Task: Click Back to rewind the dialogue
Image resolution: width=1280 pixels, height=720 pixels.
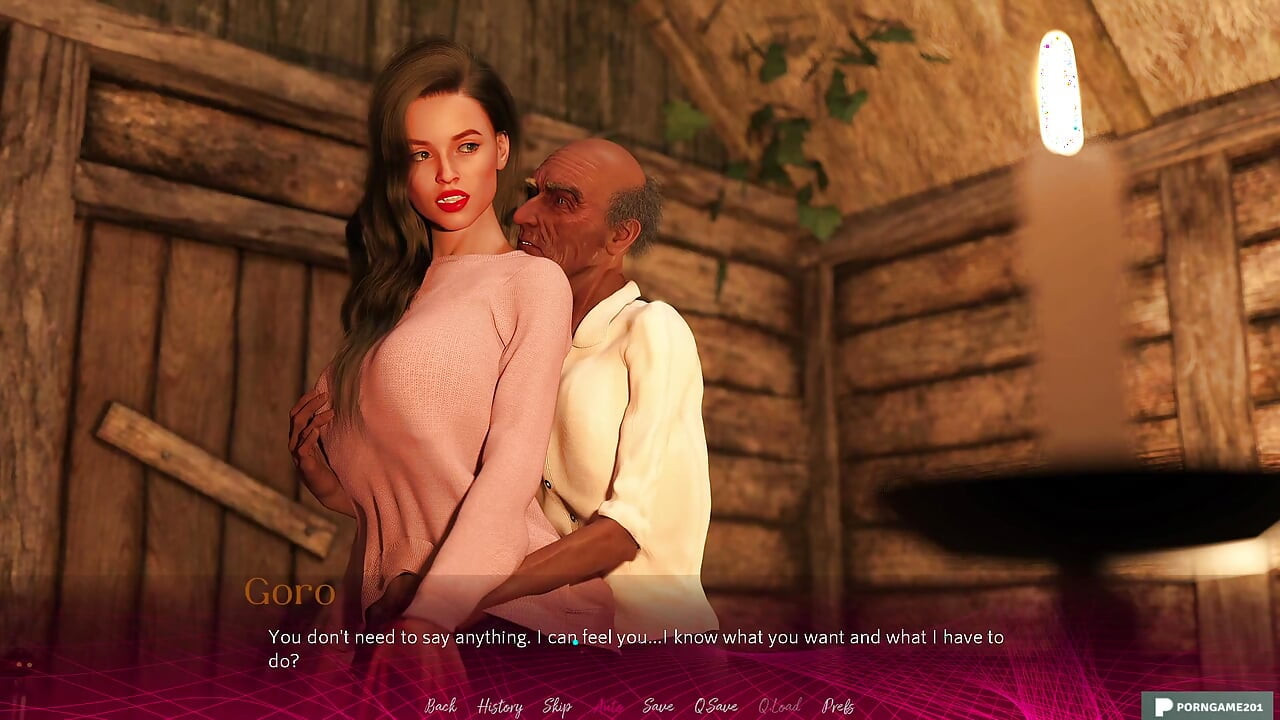Action: pos(440,707)
